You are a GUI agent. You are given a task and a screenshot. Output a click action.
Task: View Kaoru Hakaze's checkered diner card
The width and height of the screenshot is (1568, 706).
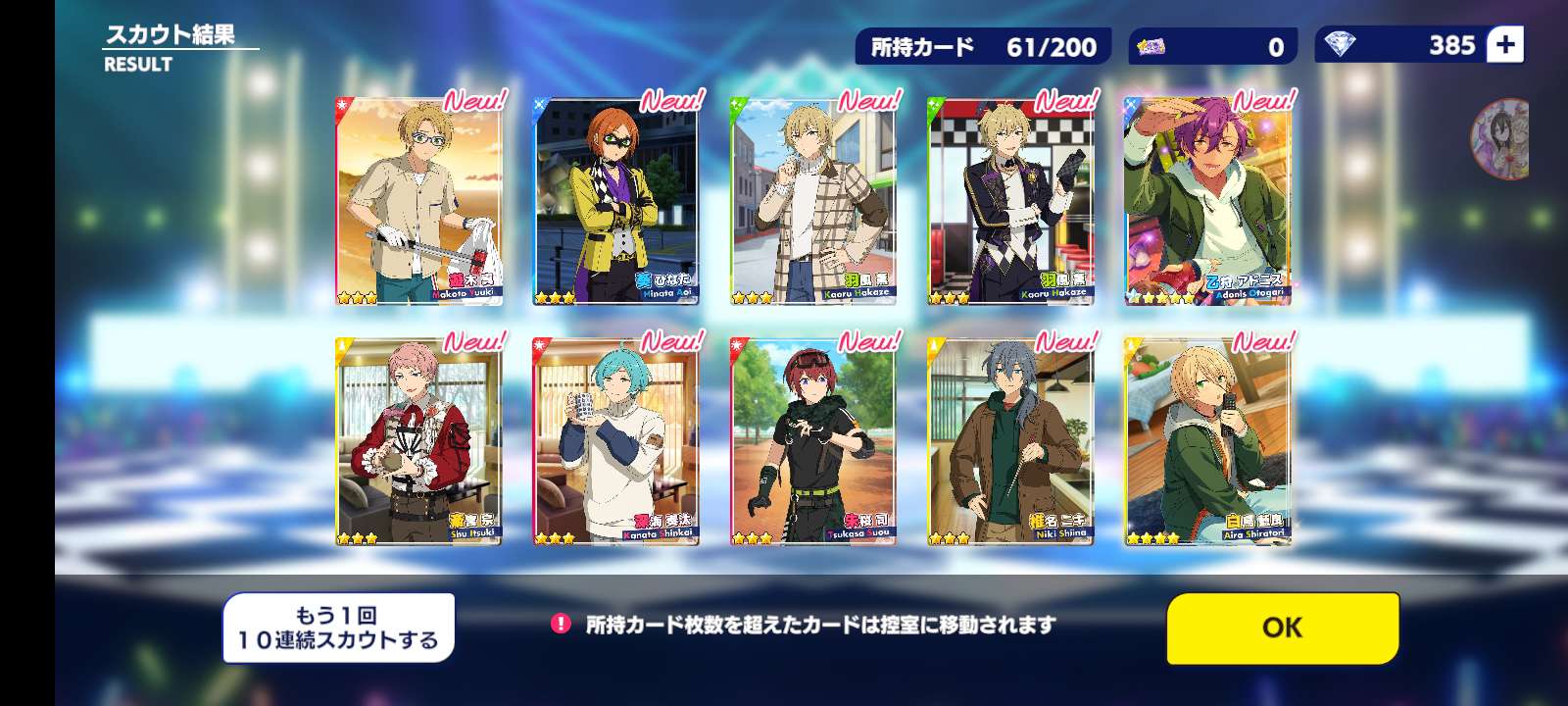(1009, 202)
